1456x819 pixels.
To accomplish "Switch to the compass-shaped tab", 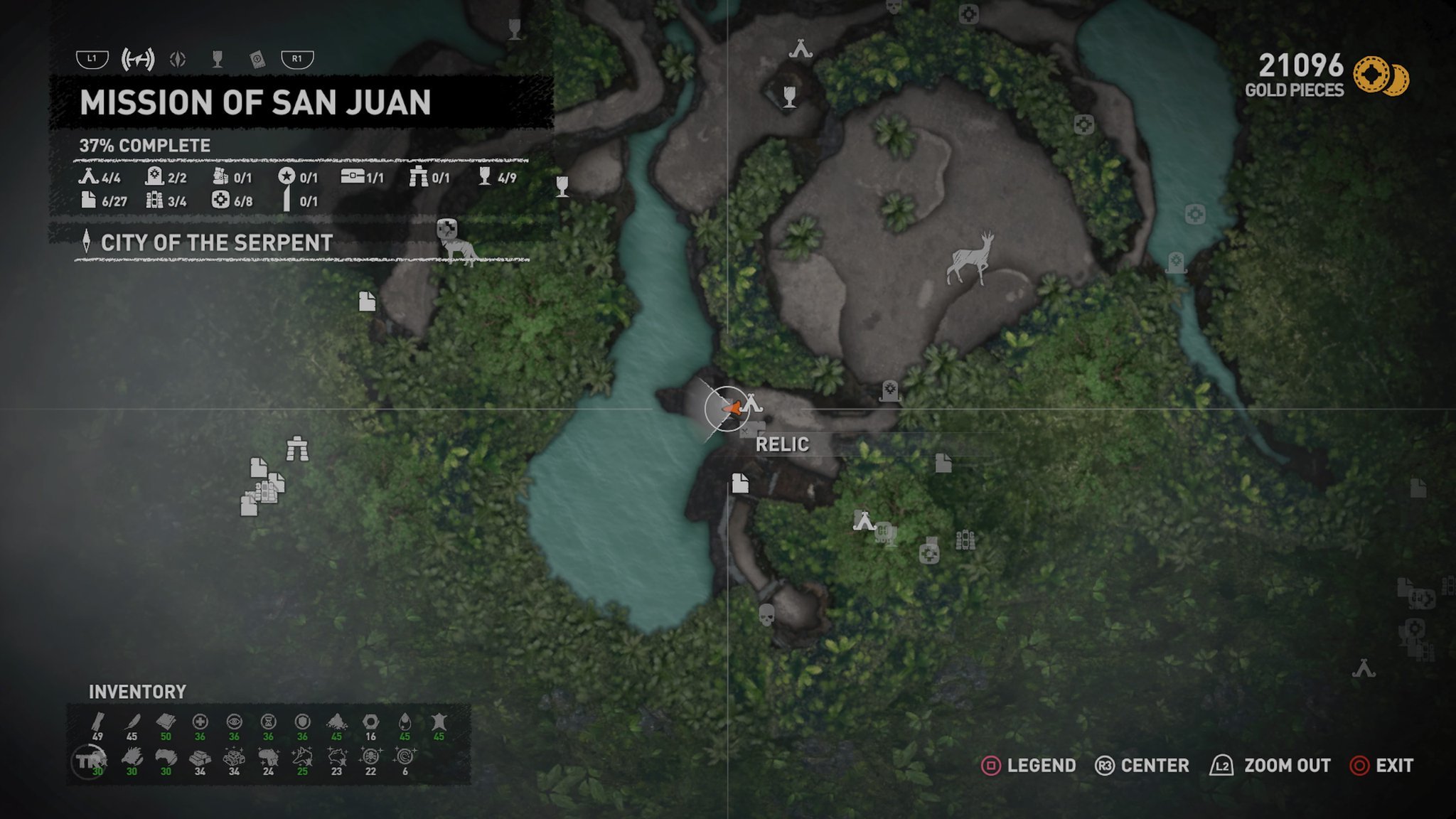I will pyautogui.click(x=178, y=60).
